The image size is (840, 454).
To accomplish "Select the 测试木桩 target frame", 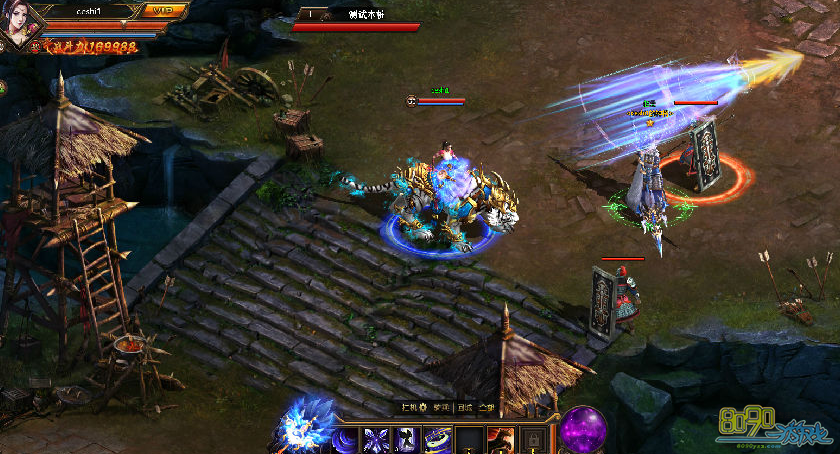I will pos(357,20).
